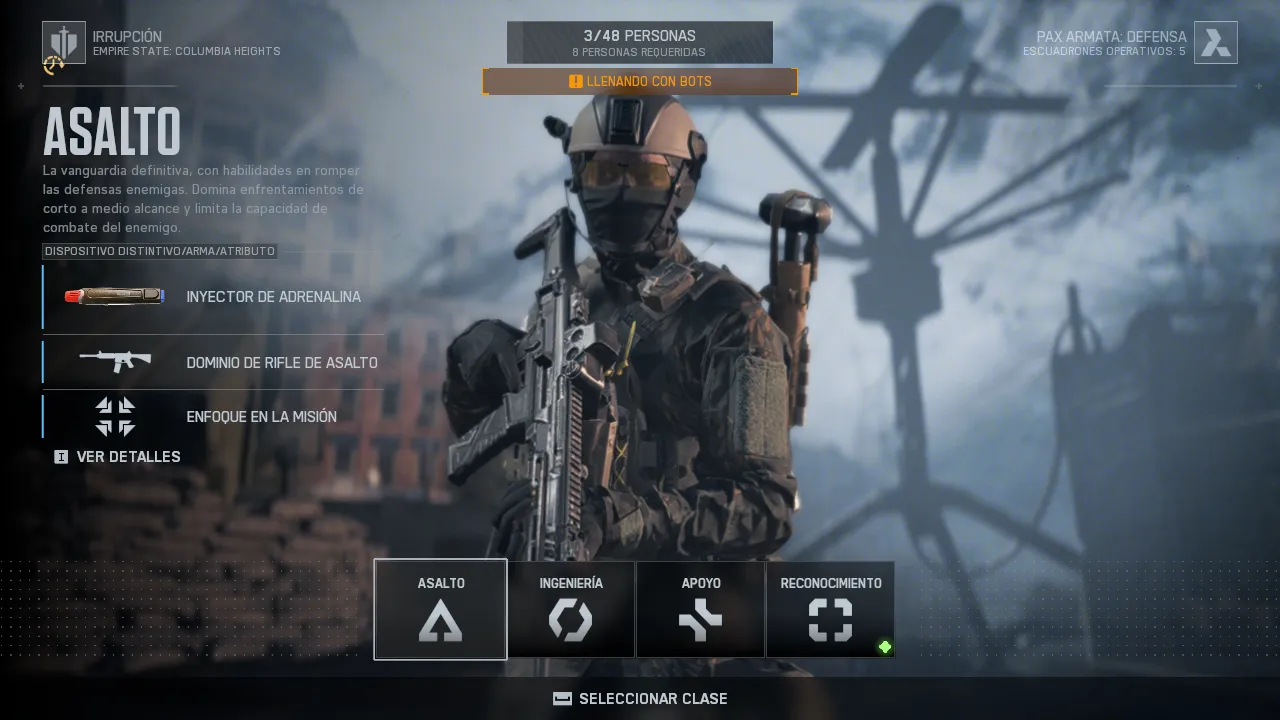Switch to the Apoyo class
Image resolution: width=1280 pixels, height=720 pixels.
pos(701,609)
